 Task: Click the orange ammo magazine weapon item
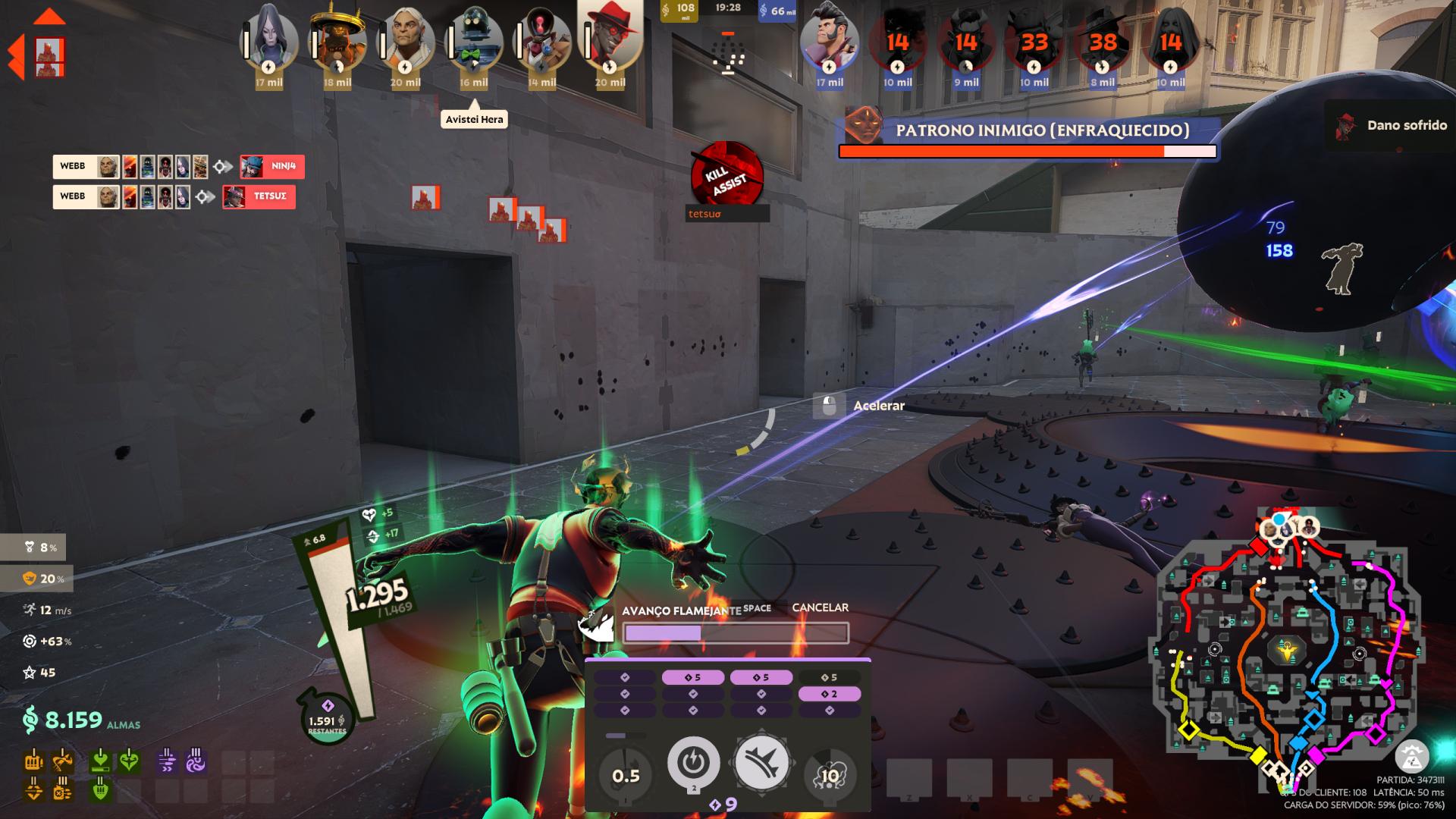coord(33,760)
